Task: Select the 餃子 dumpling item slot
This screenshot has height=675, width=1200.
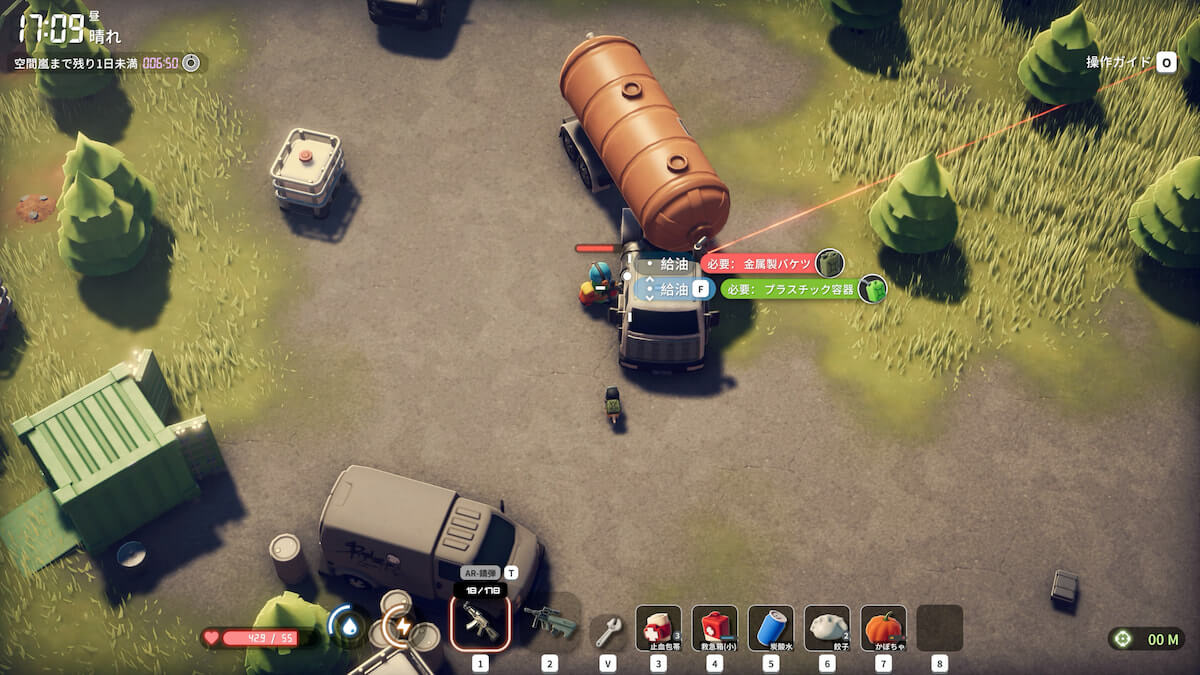Action: (827, 627)
